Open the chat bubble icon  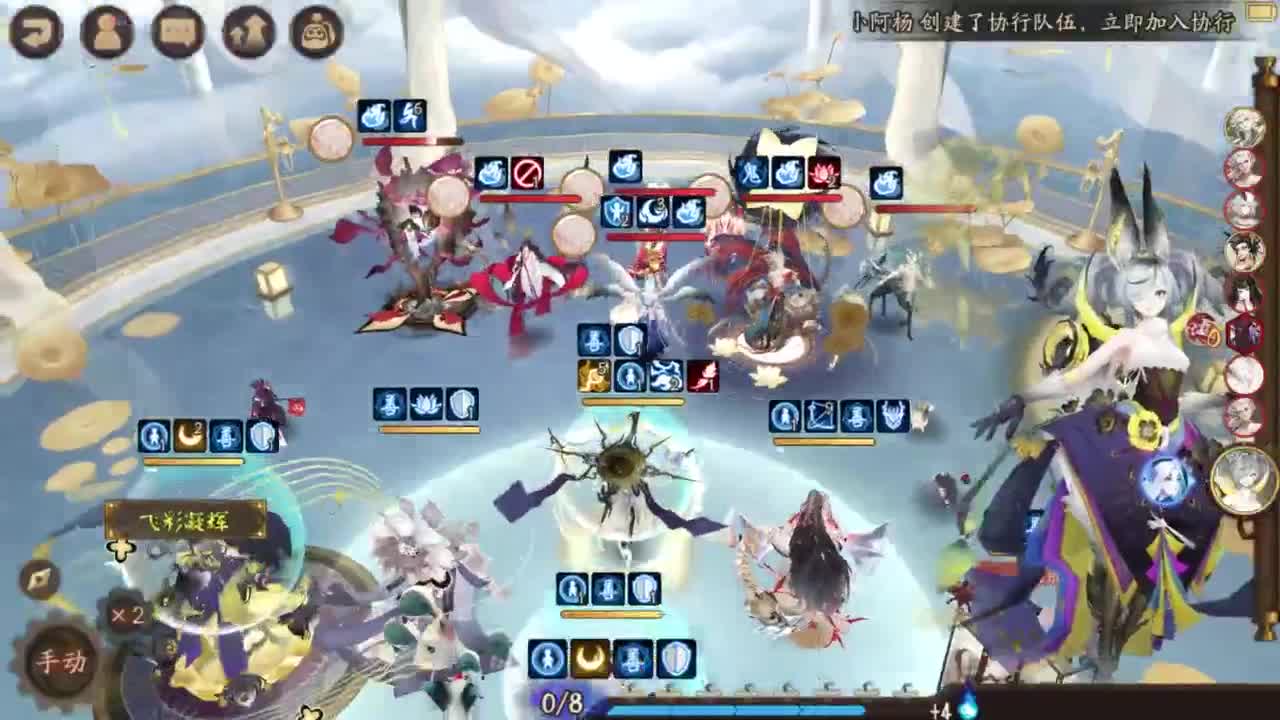point(177,30)
